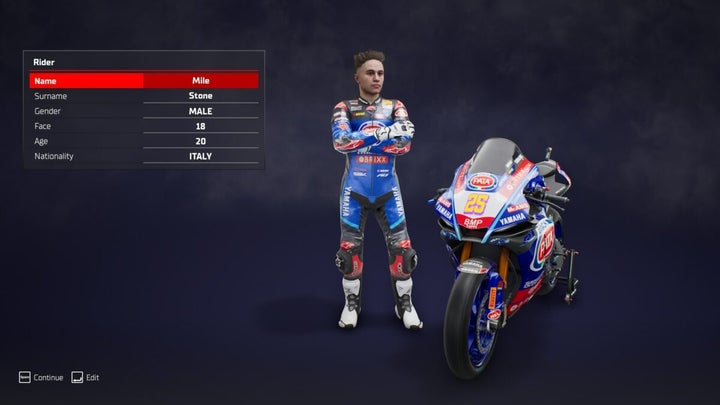Click the Continue option
Image resolution: width=720 pixels, height=405 pixels.
(x=41, y=377)
